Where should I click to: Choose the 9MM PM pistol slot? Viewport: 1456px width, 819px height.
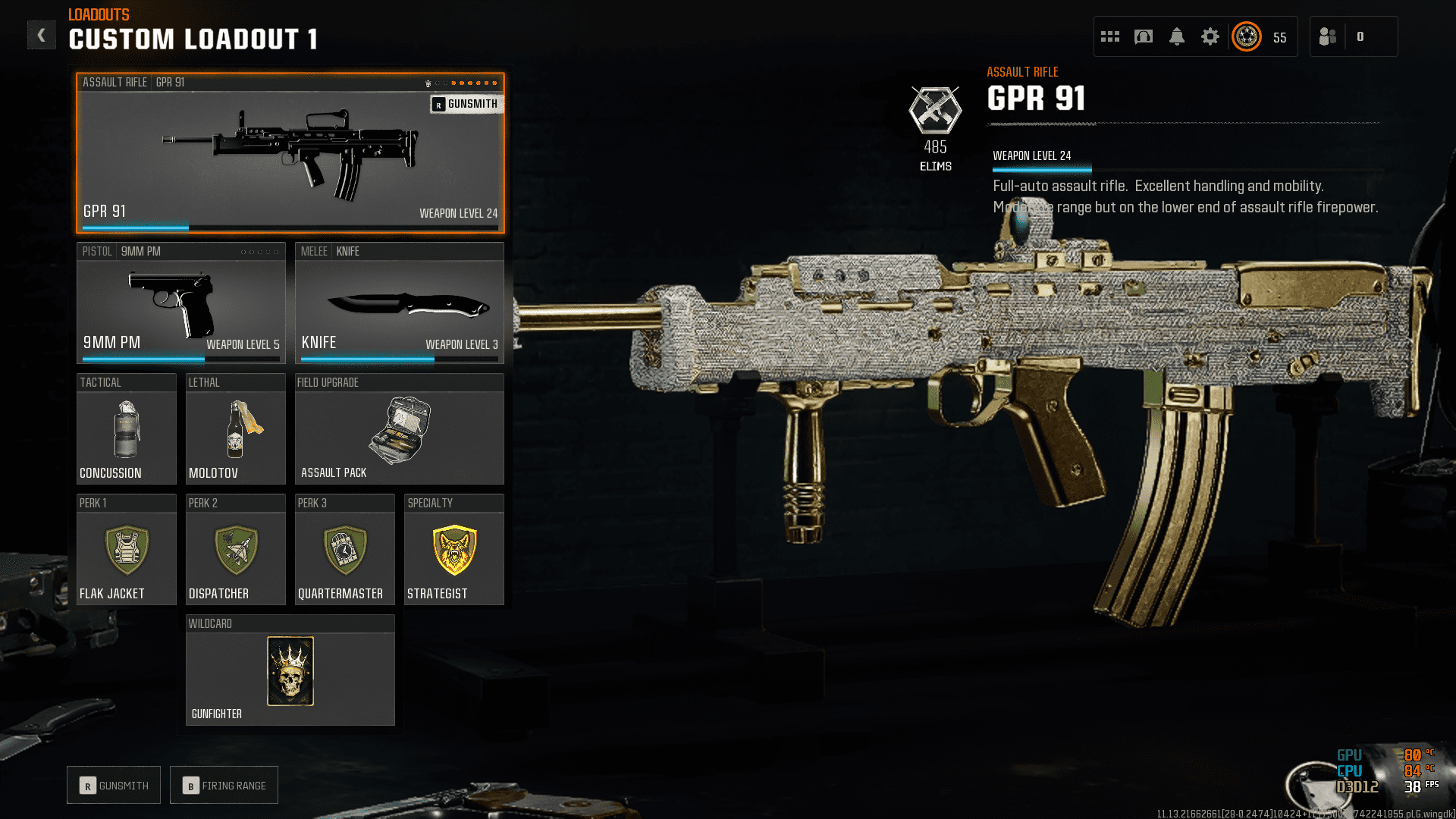pyautogui.click(x=180, y=303)
